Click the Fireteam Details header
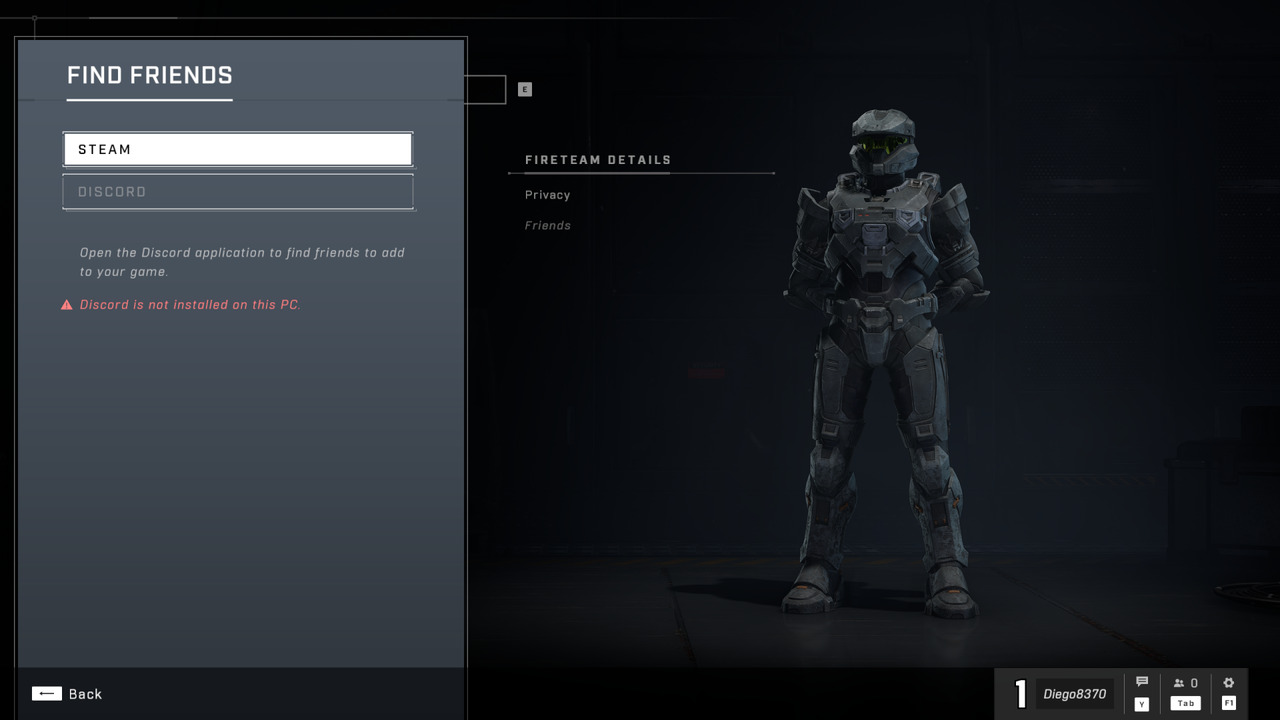This screenshot has width=1280, height=720. pos(598,159)
